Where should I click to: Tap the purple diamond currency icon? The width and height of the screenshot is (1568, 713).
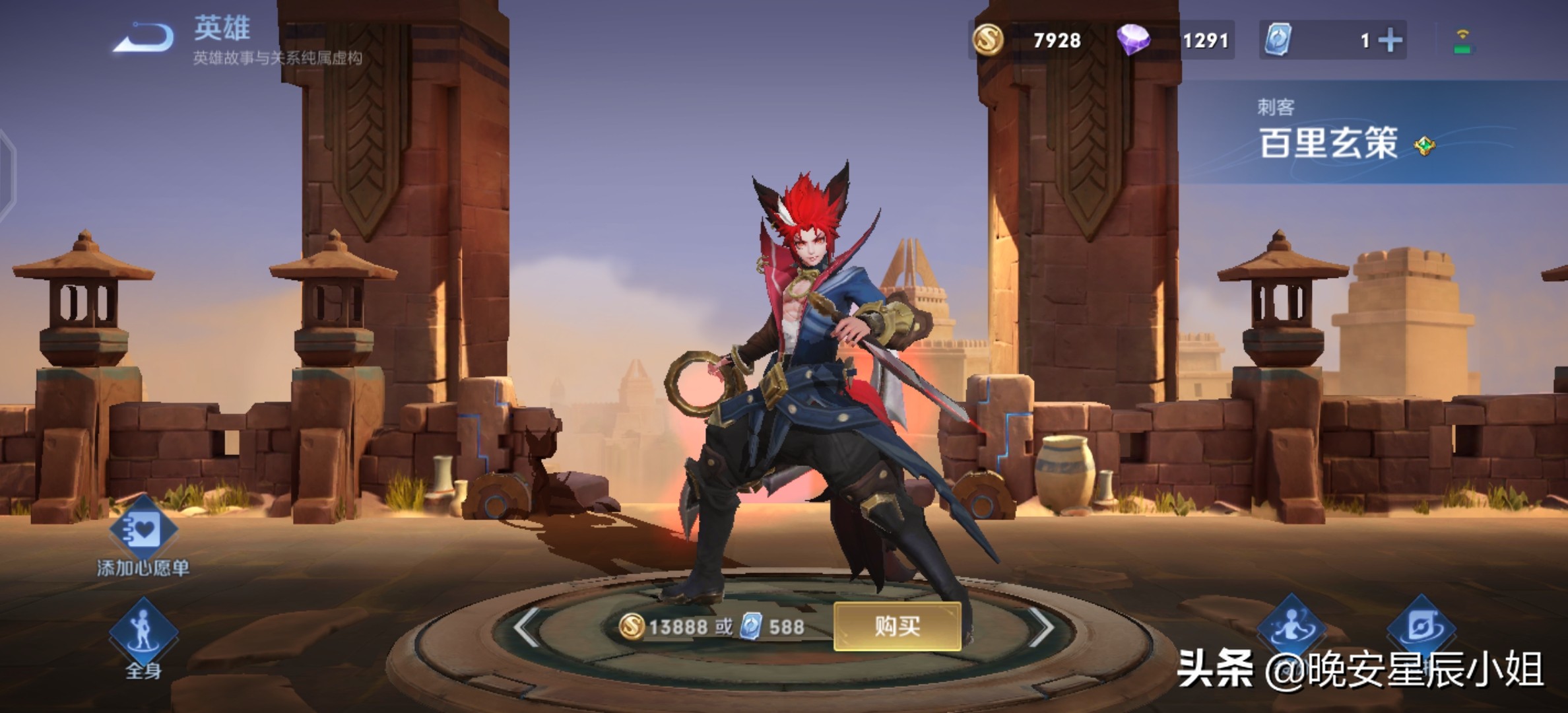(x=1133, y=40)
